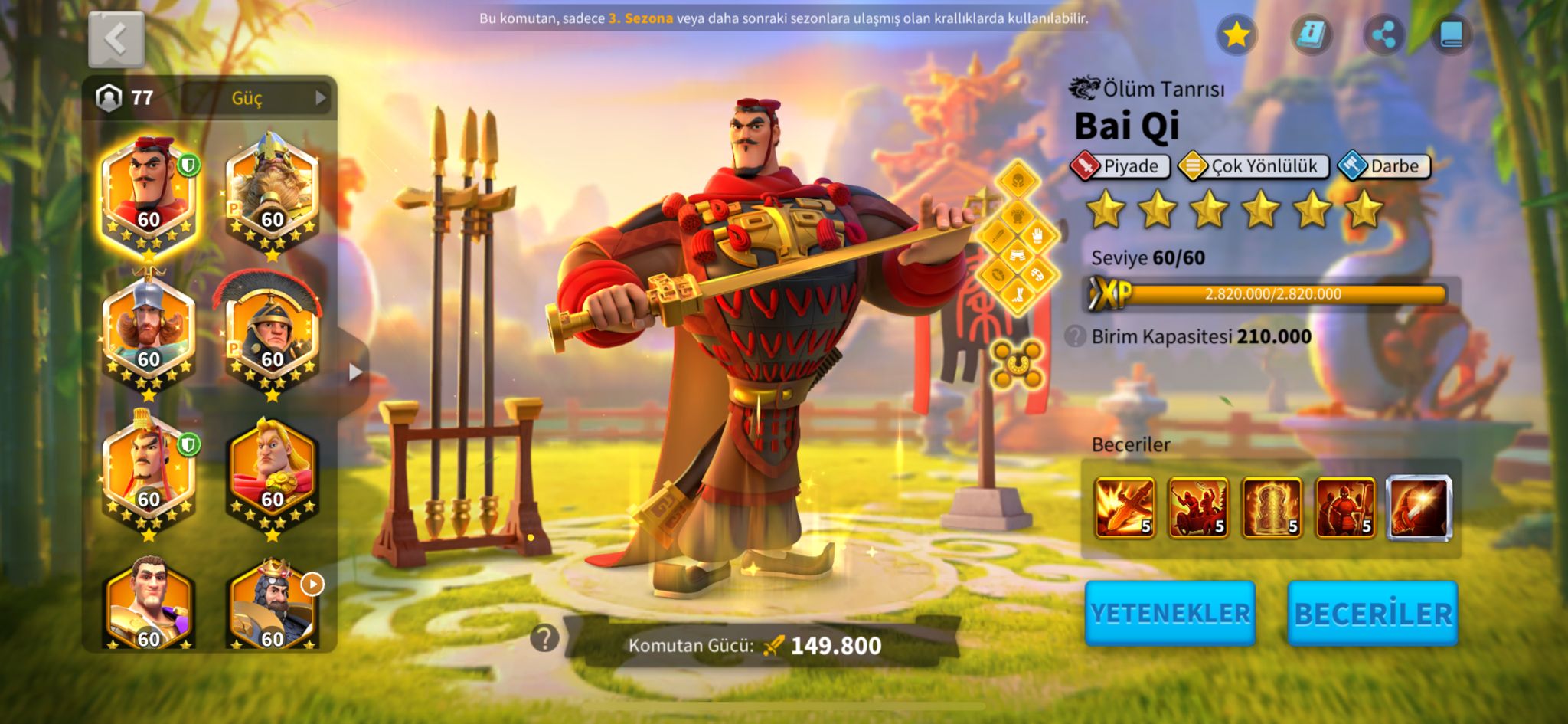Select the crowned commander with play badge
The height and width of the screenshot is (724, 1568).
point(272,605)
